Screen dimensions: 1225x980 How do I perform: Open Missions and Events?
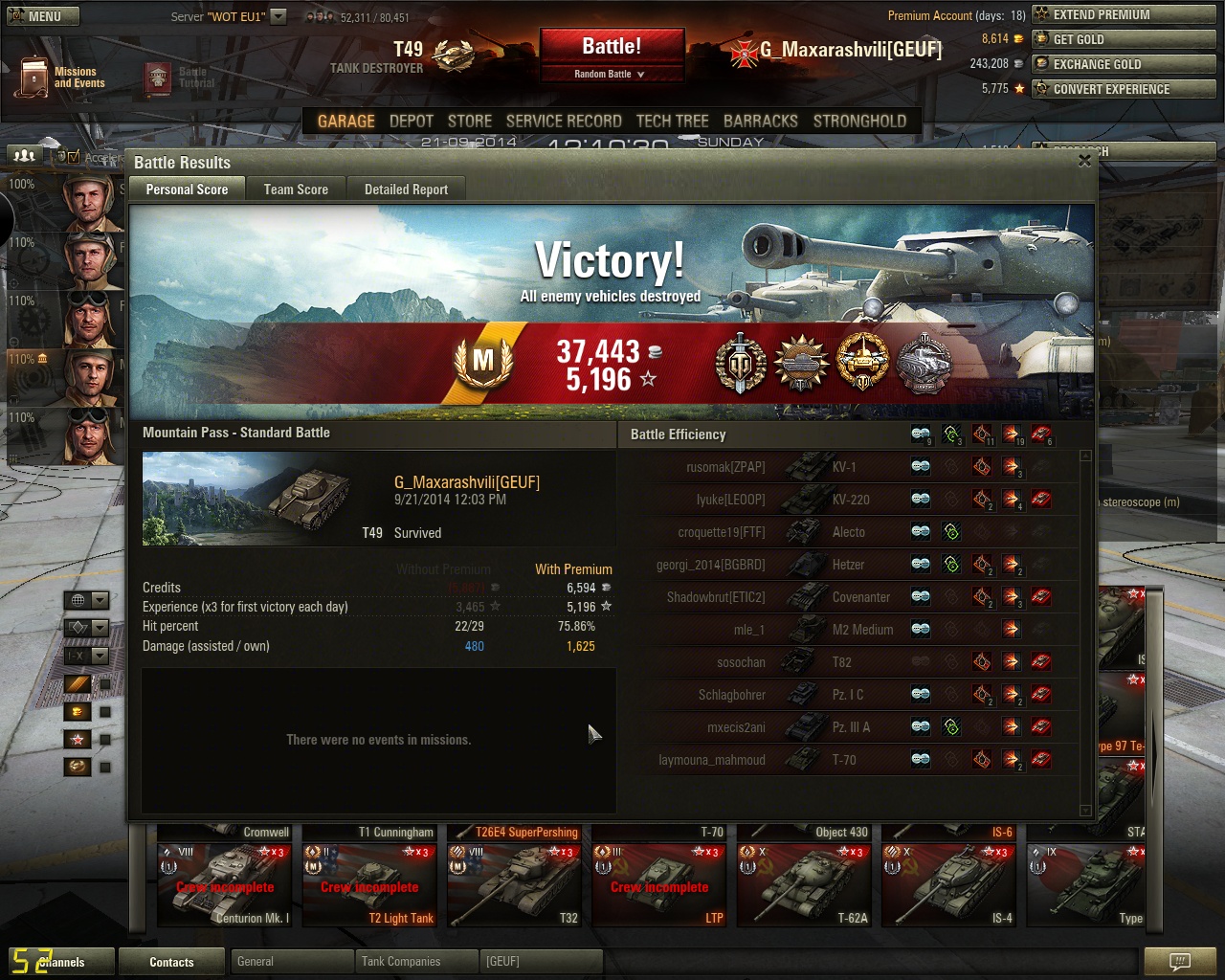[62, 78]
